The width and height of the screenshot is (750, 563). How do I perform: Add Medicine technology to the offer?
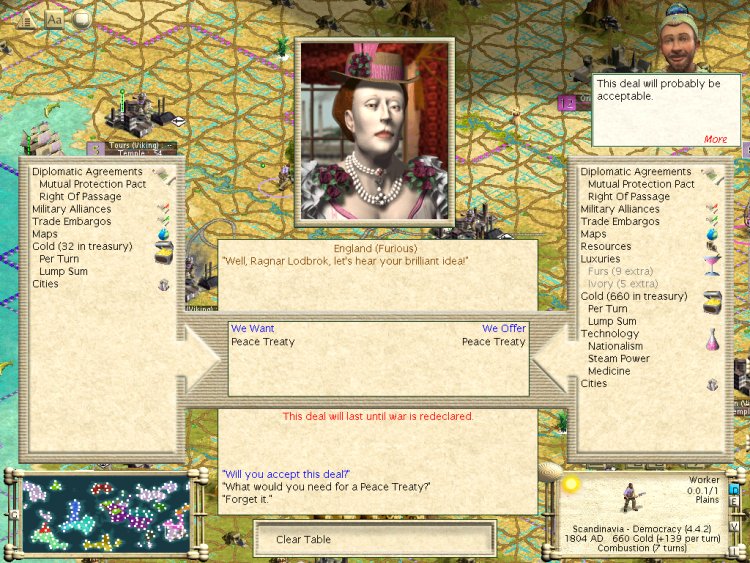click(609, 371)
